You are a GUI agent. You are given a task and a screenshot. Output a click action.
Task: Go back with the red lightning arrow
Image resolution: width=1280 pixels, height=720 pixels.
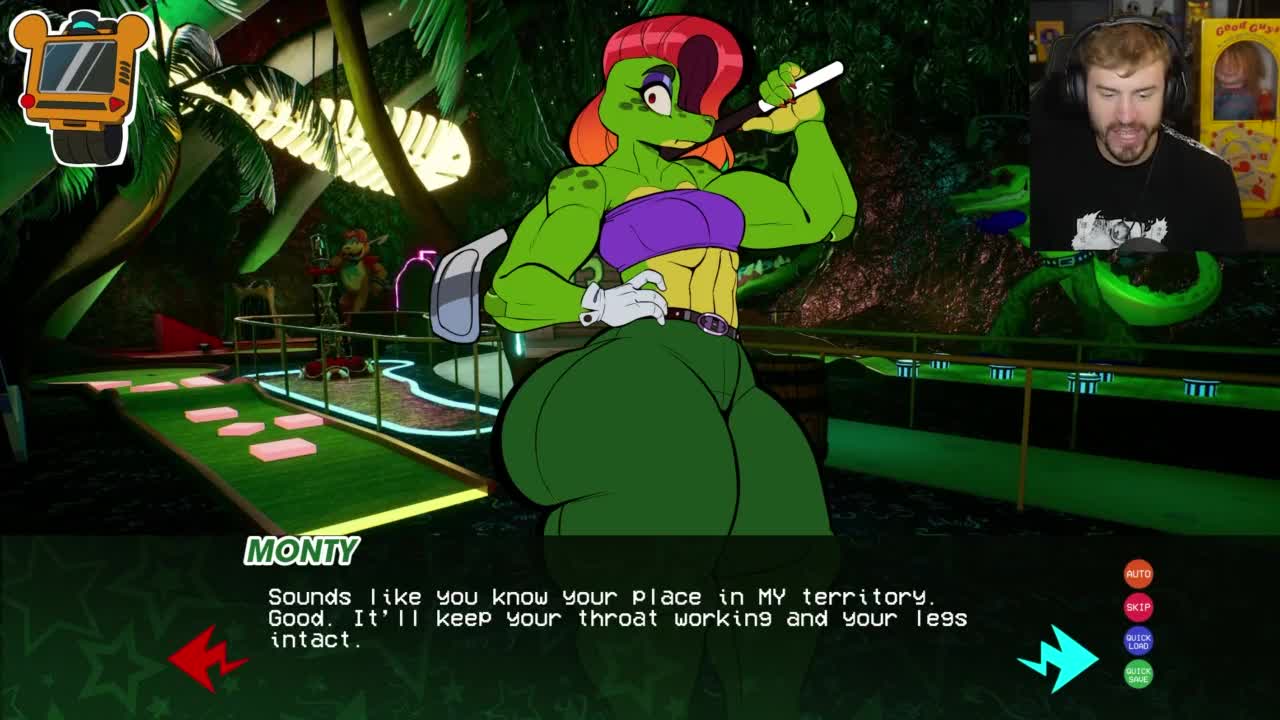tap(207, 658)
